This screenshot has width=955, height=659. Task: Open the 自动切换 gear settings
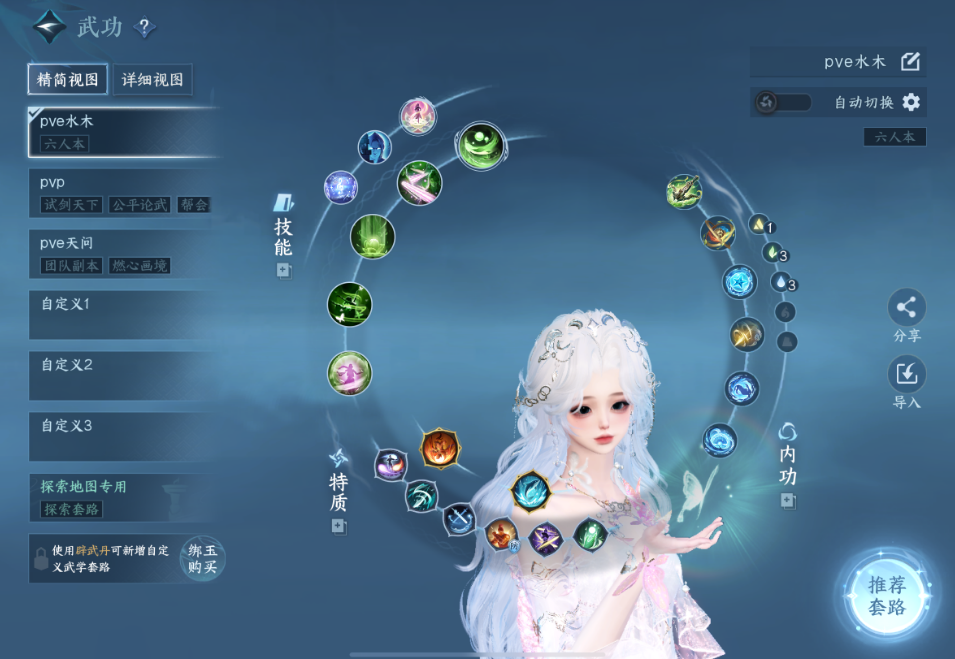(910, 103)
